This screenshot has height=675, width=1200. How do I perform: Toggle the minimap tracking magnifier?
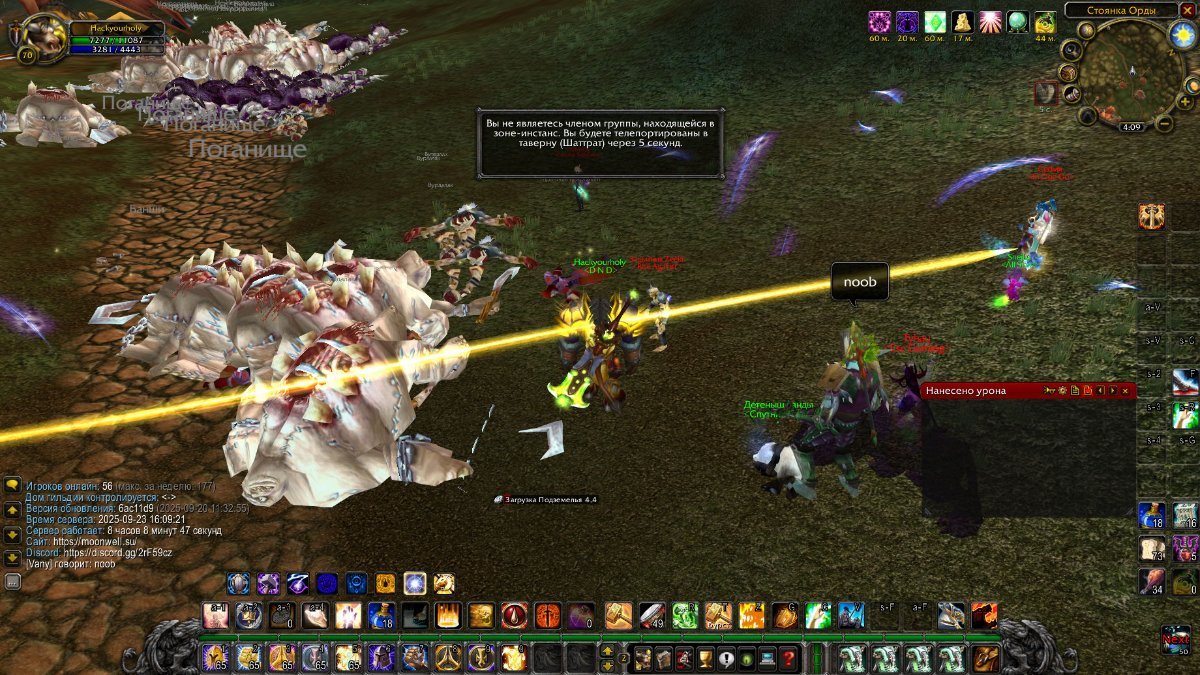click(1072, 49)
